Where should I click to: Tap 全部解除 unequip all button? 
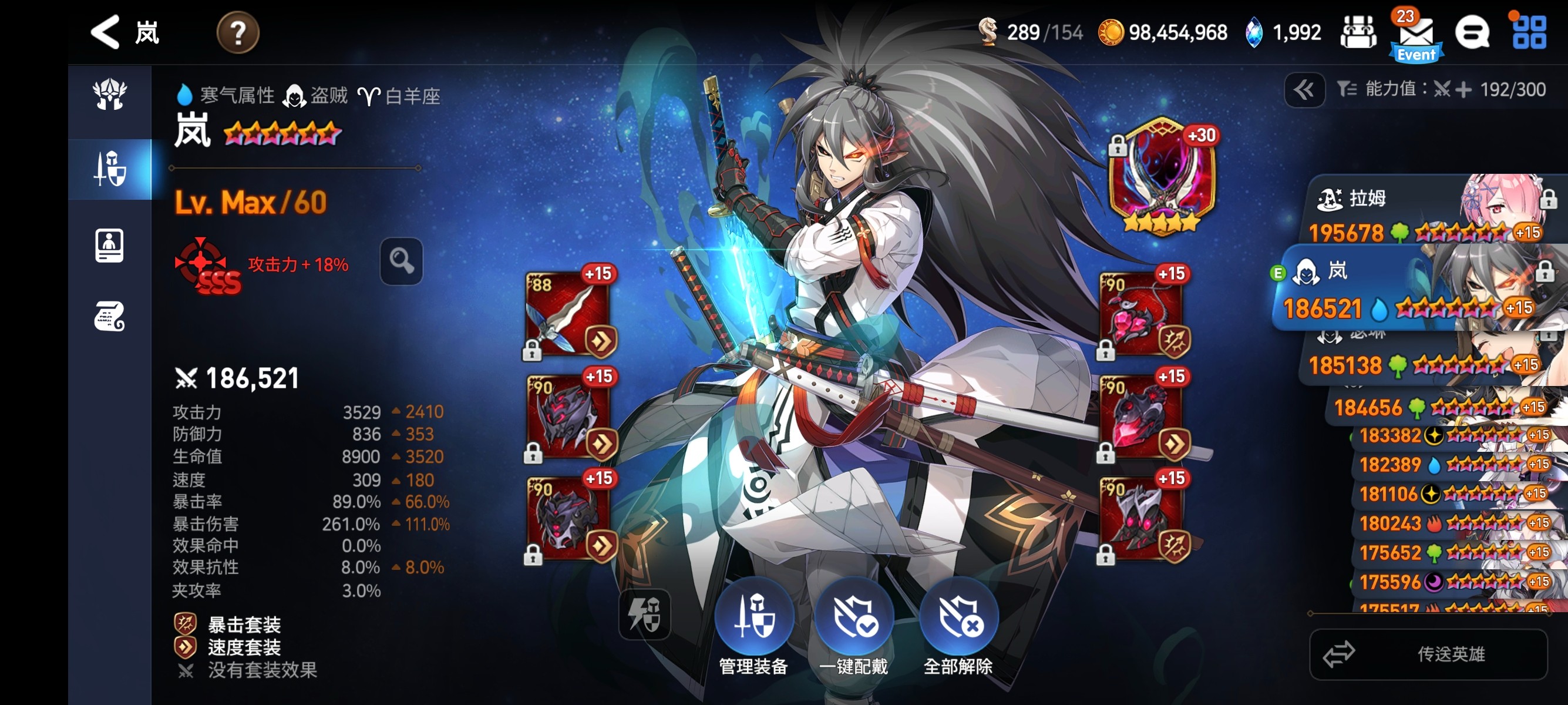[958, 626]
